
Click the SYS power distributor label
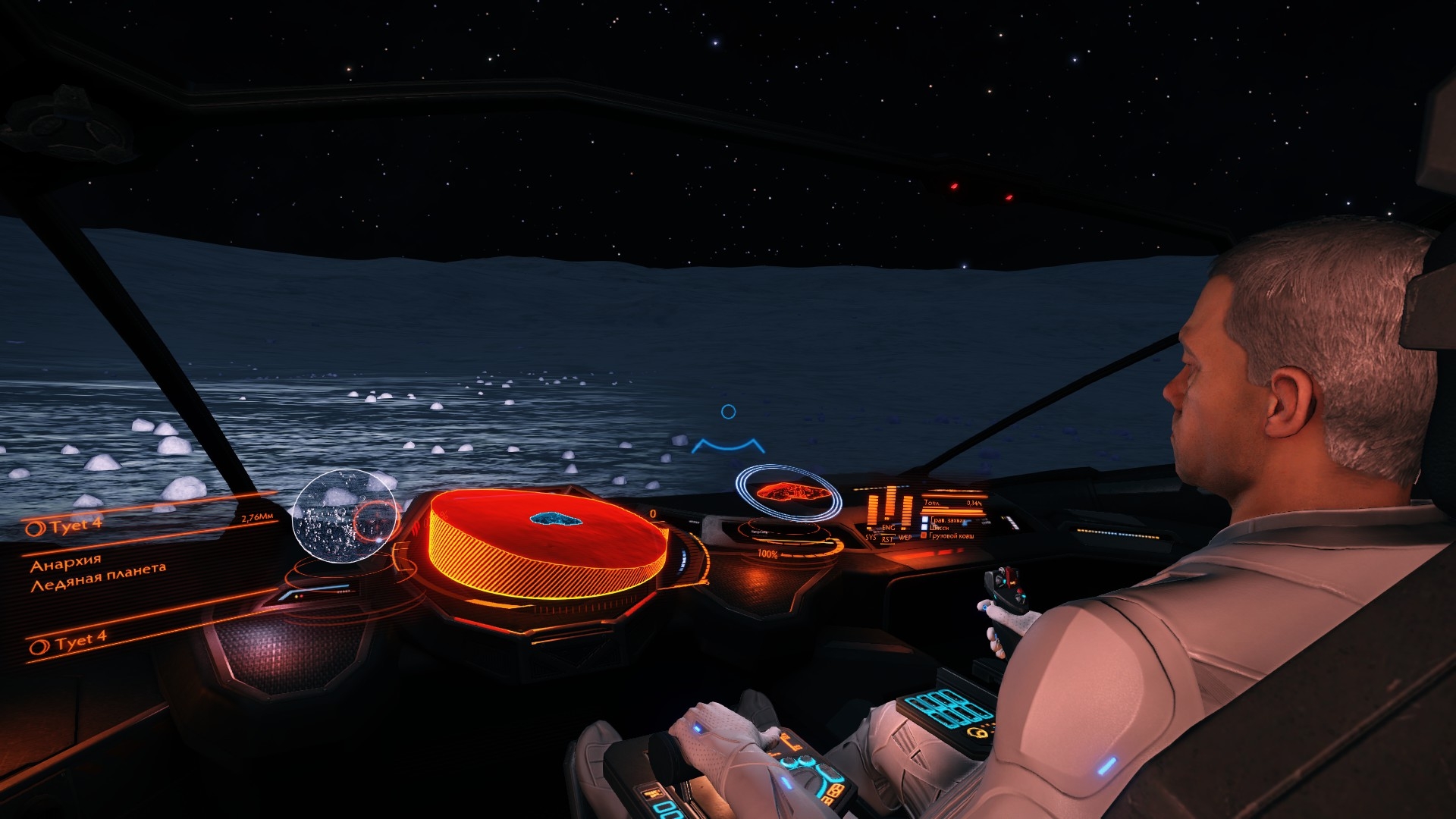[871, 537]
